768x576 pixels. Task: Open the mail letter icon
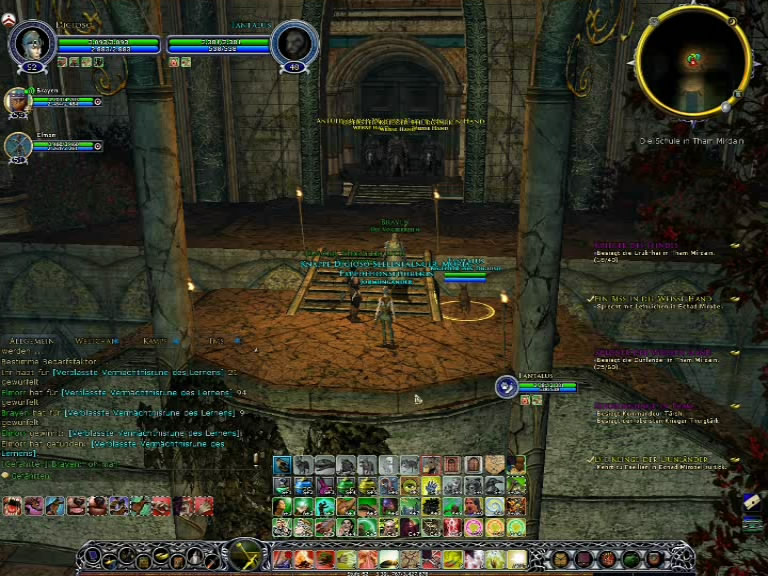click(753, 504)
